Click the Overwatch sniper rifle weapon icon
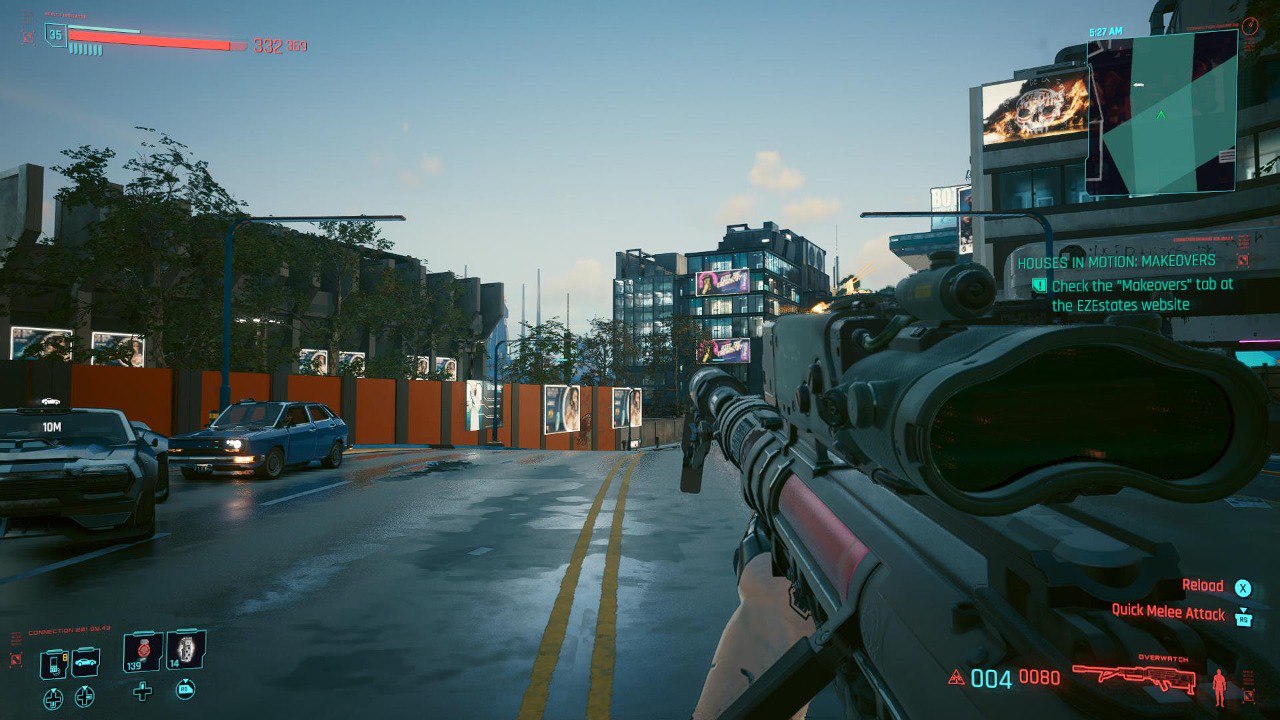Screen dimensions: 1280x720 pyautogui.click(x=1134, y=677)
